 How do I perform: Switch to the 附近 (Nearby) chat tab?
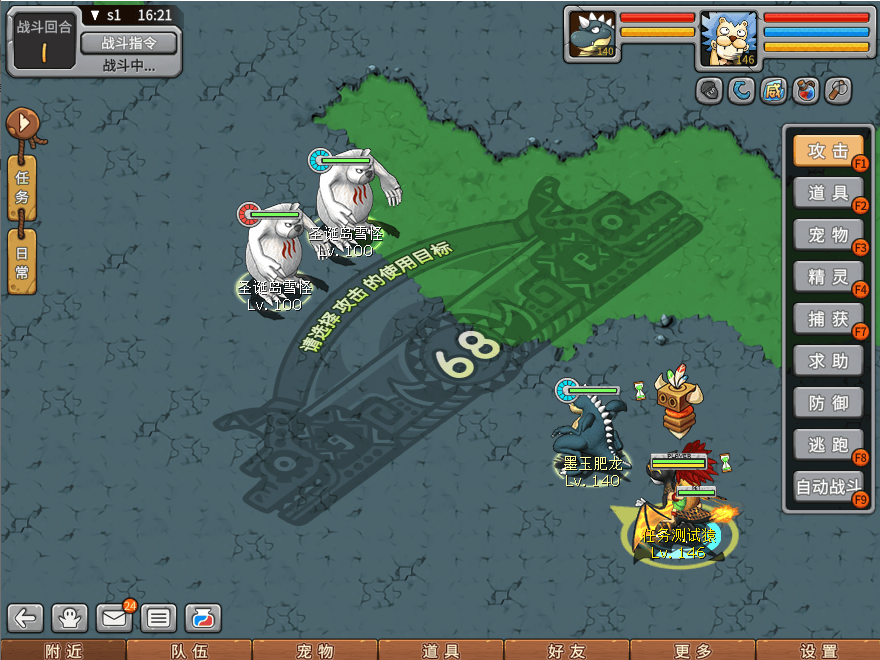pos(63,651)
